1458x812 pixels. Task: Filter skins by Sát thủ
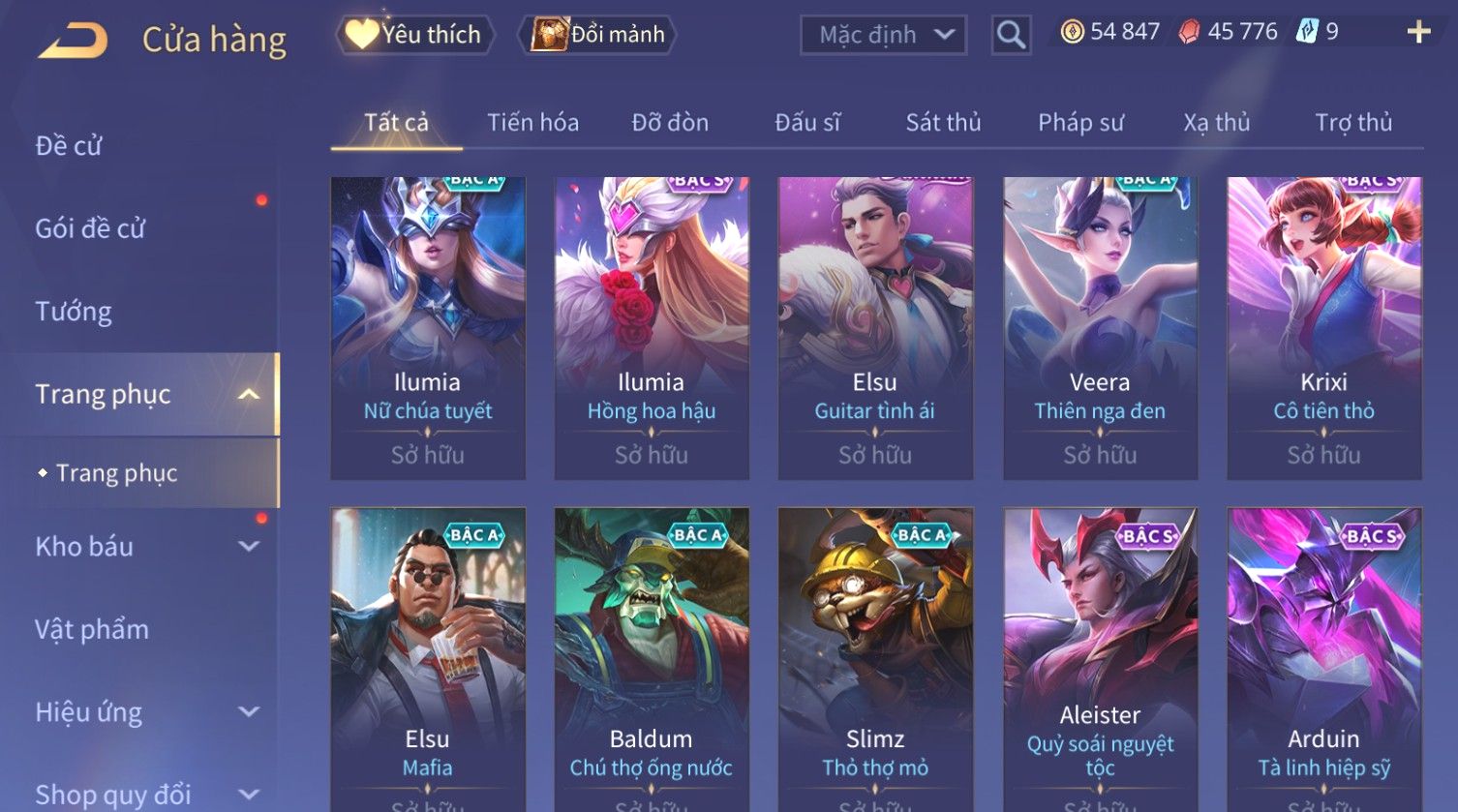[x=943, y=123]
